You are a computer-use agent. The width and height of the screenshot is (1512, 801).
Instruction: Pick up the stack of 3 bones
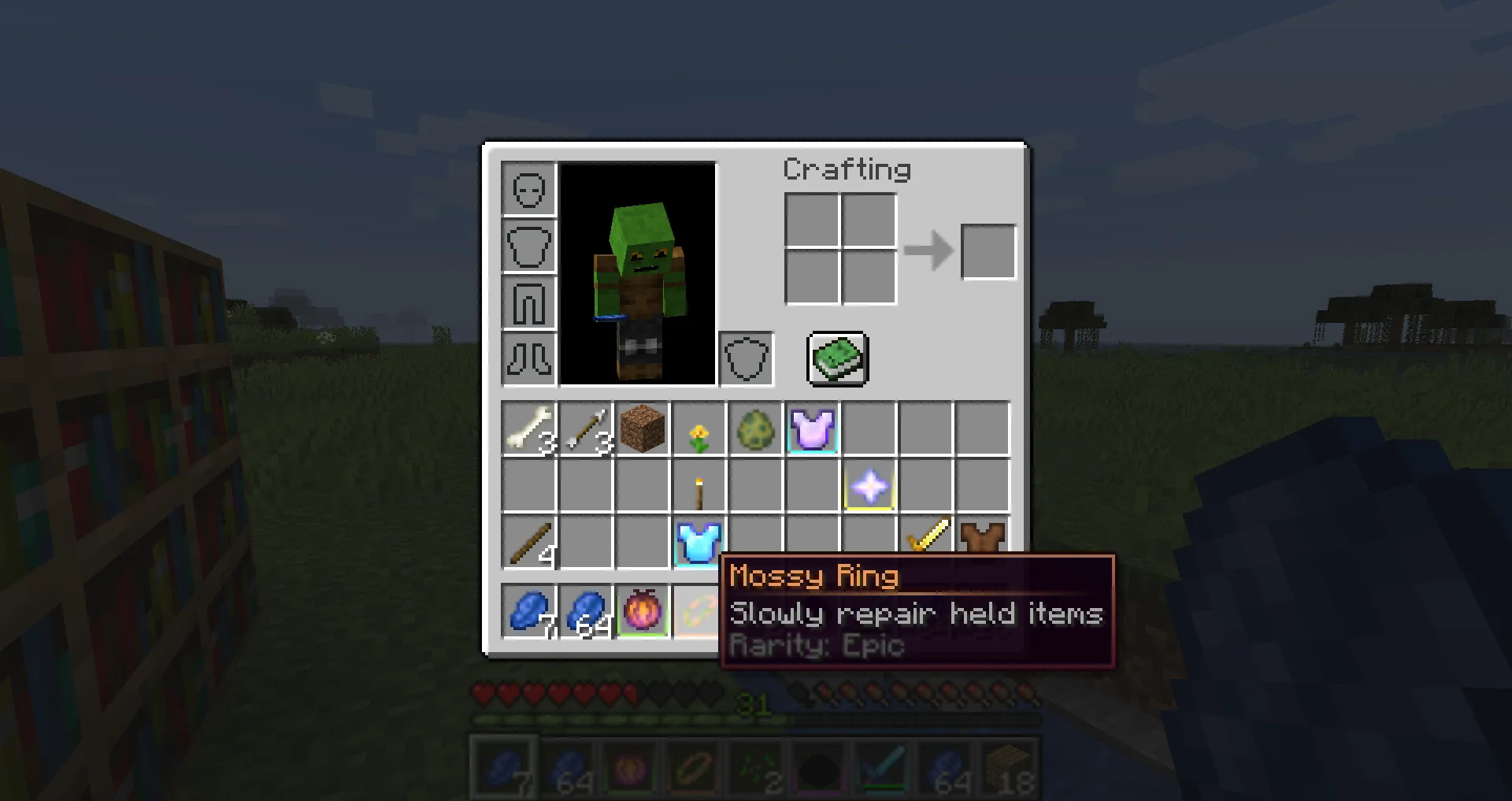(x=530, y=429)
